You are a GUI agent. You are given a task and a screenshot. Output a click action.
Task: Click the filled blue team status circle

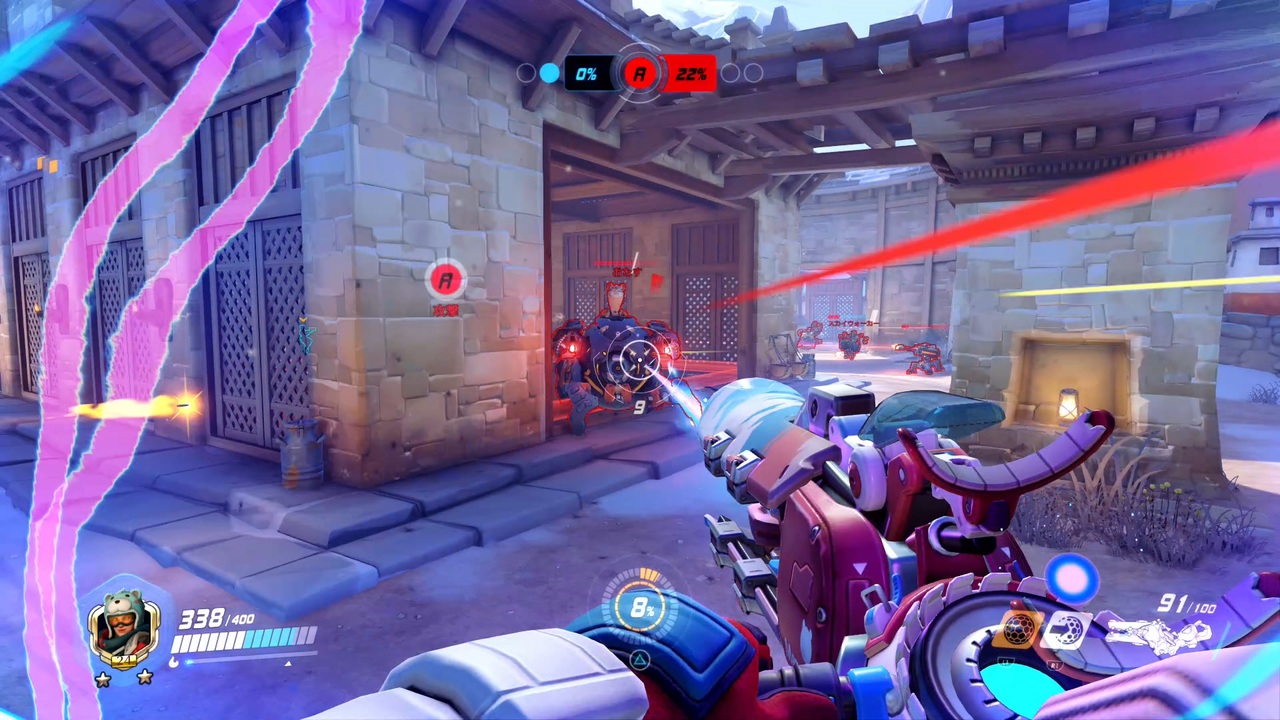point(549,72)
